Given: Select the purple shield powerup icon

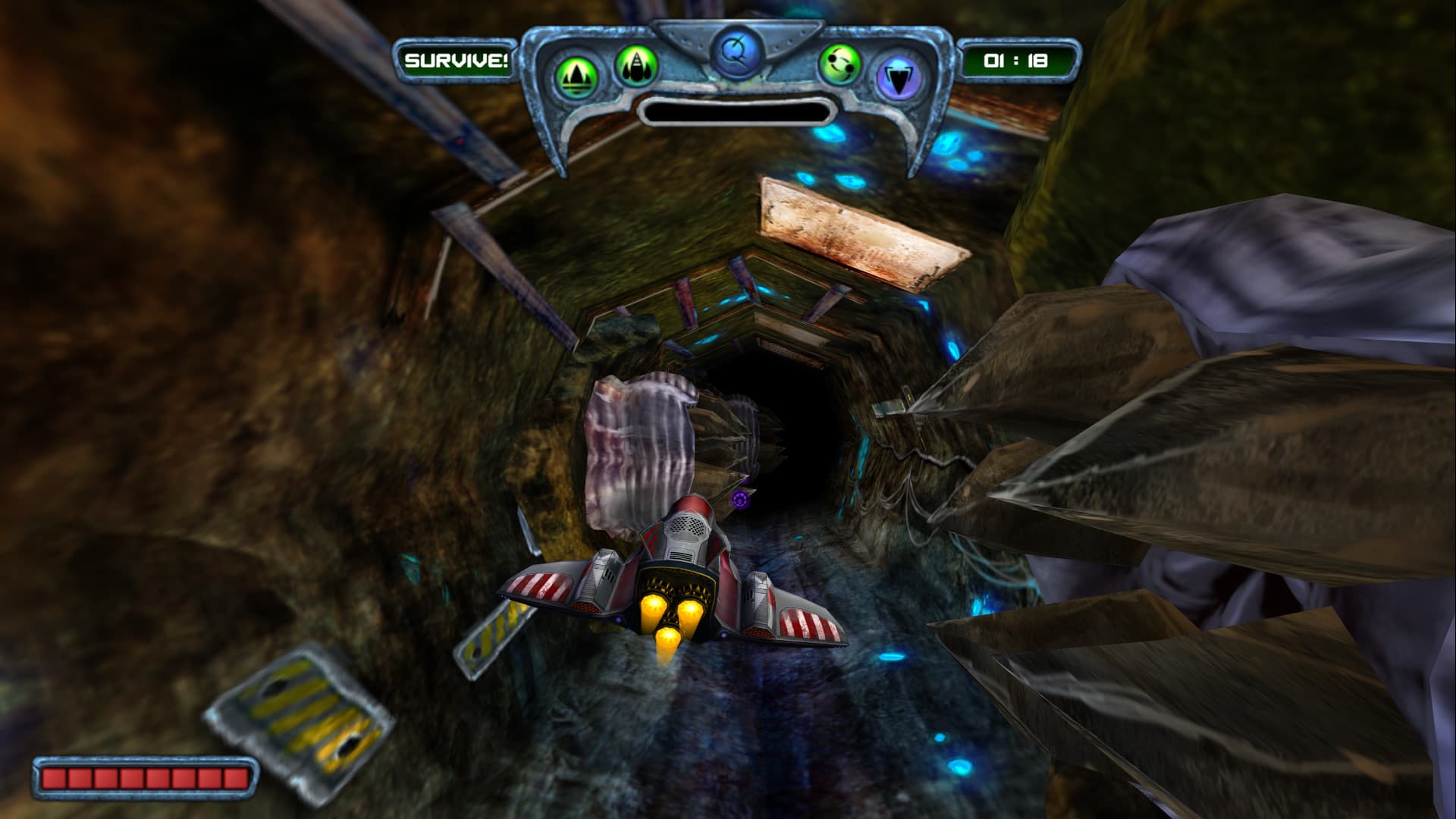Looking at the screenshot, I should (x=899, y=74).
